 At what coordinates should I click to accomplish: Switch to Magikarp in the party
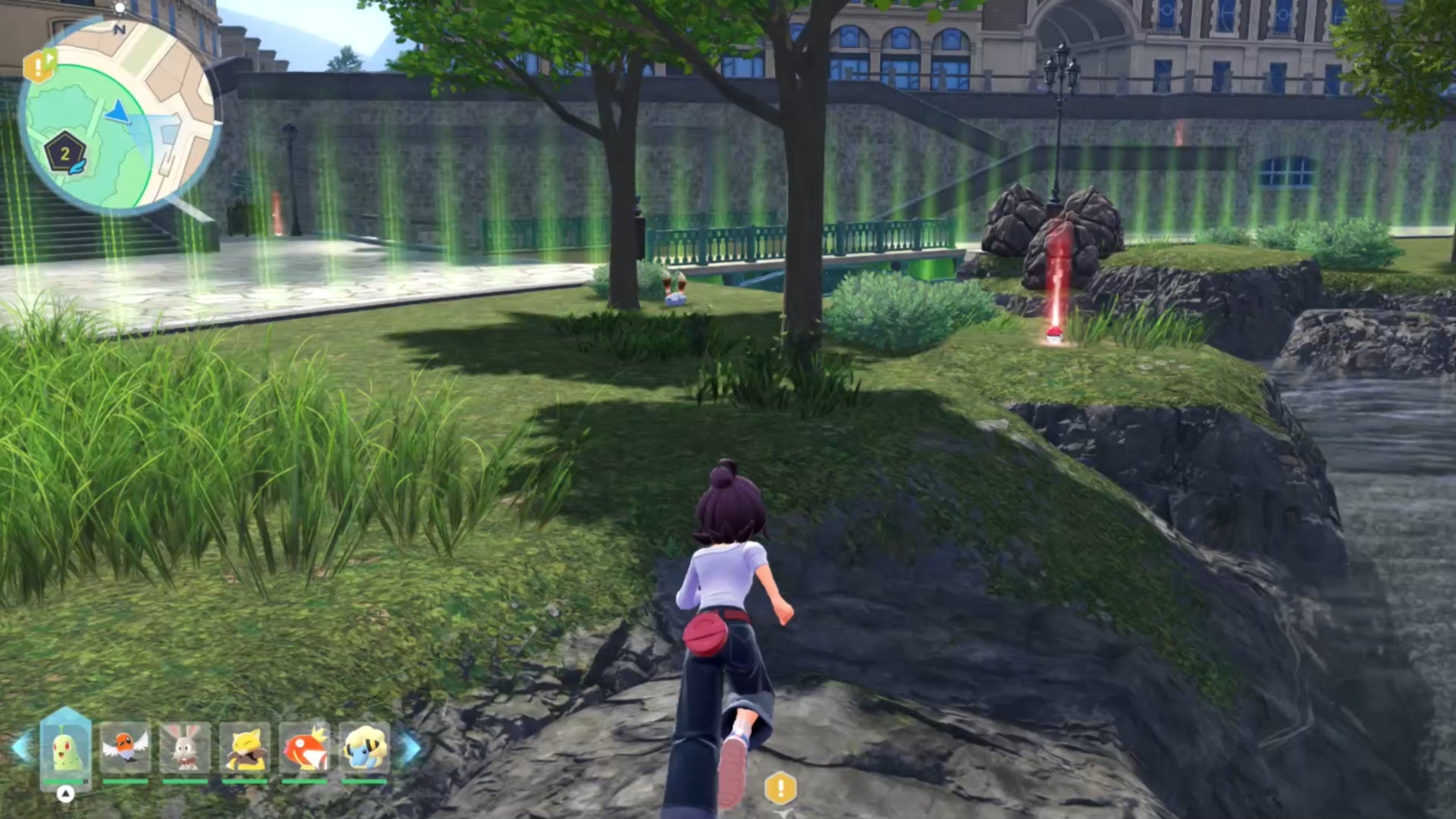[x=304, y=748]
